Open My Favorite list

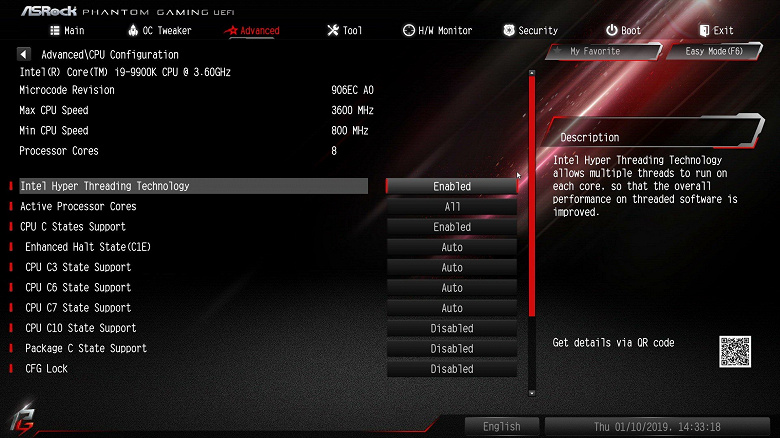pyautogui.click(x=594, y=51)
